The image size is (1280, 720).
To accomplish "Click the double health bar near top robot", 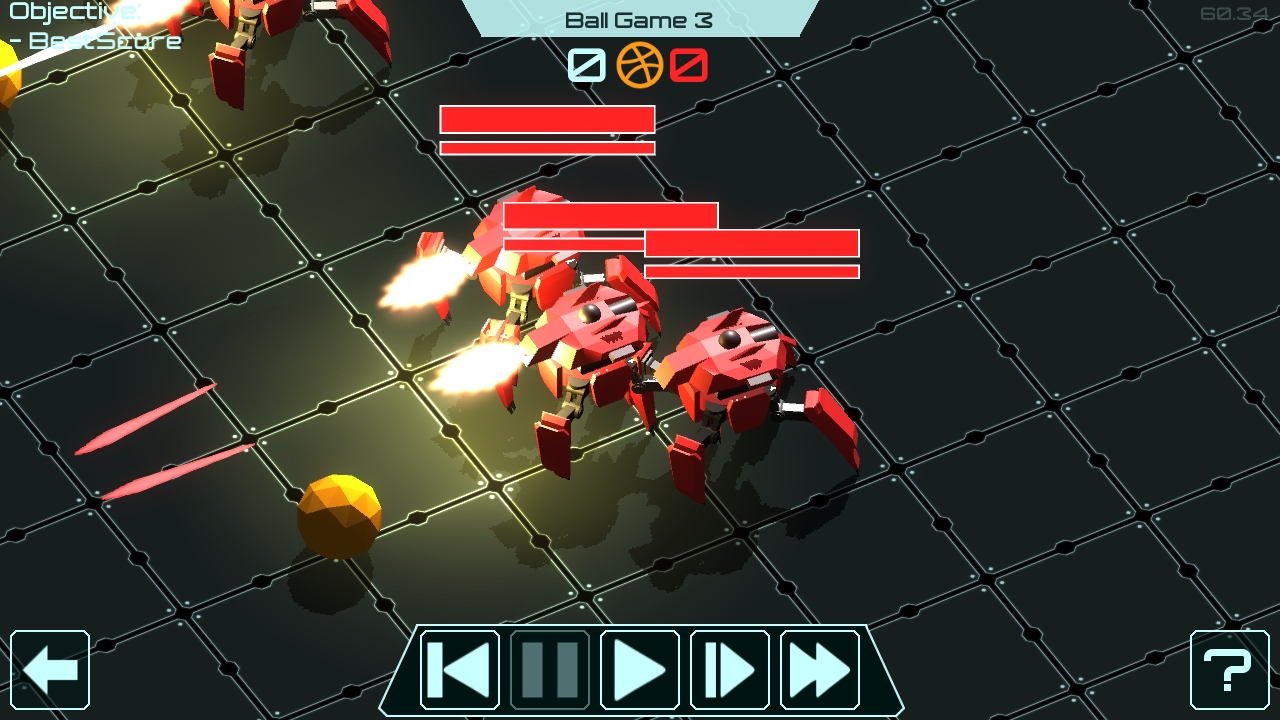I will click(547, 128).
